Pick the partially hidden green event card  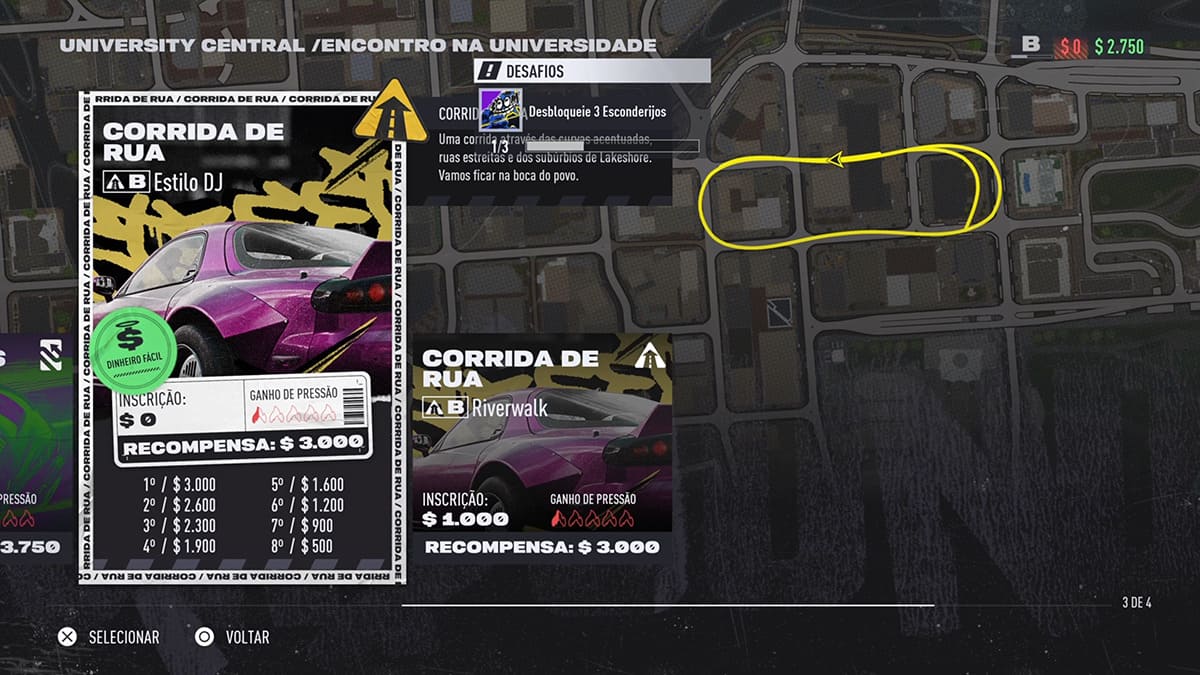pyautogui.click(x=36, y=445)
